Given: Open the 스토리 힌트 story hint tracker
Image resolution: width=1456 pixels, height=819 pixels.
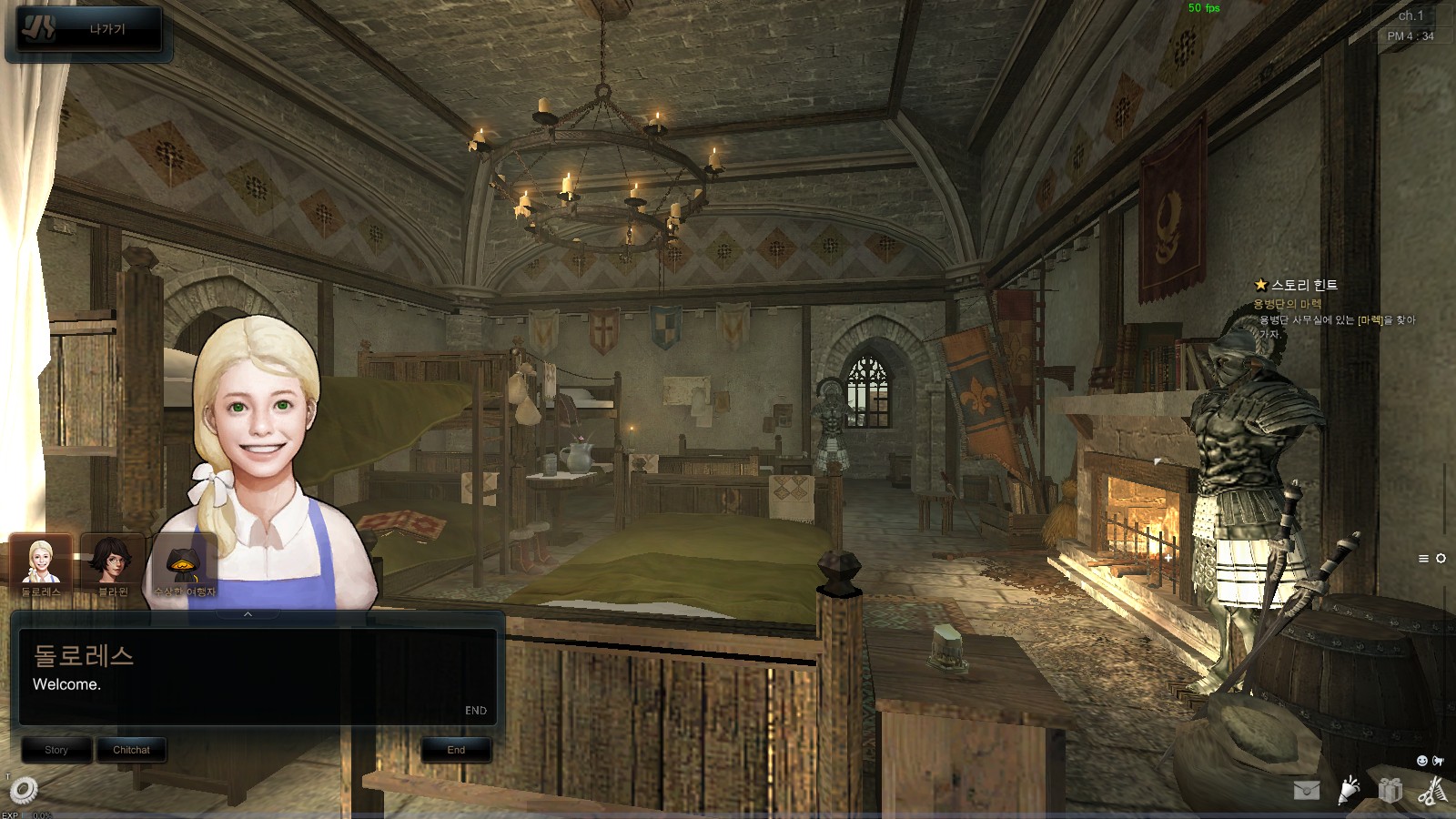Looking at the screenshot, I should (1303, 285).
